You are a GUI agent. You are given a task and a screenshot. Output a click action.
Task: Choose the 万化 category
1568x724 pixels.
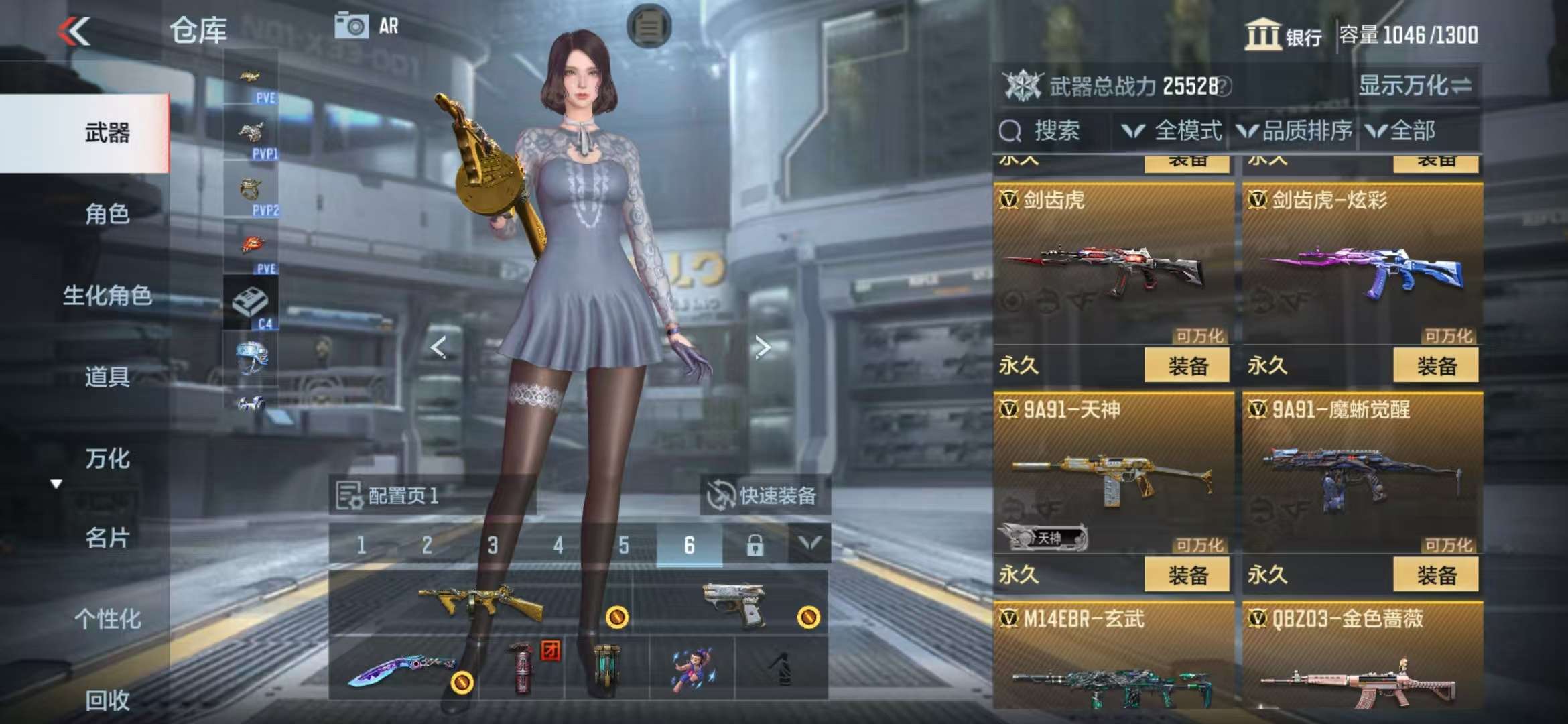(107, 459)
